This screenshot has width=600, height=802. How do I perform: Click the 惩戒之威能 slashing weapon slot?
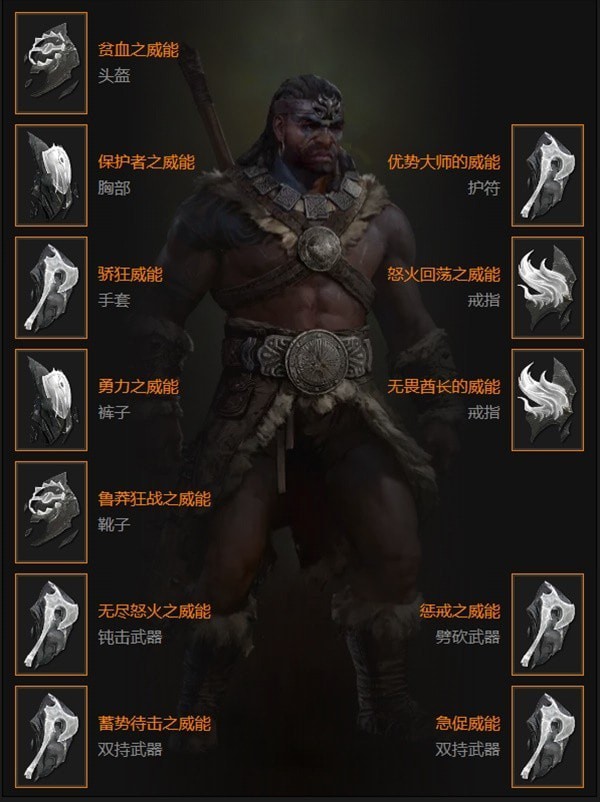pos(547,624)
